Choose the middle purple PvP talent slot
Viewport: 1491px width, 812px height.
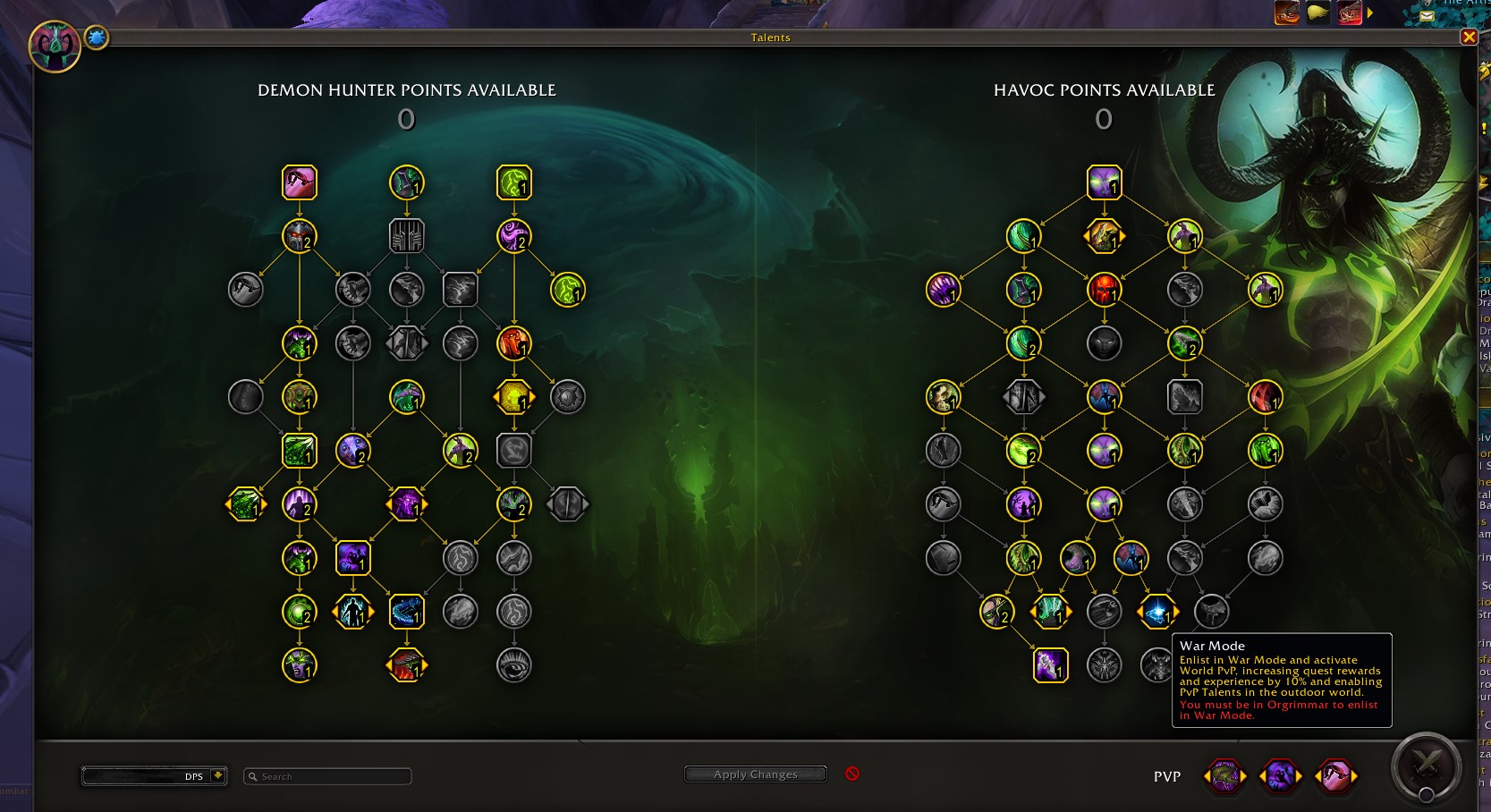[1280, 776]
